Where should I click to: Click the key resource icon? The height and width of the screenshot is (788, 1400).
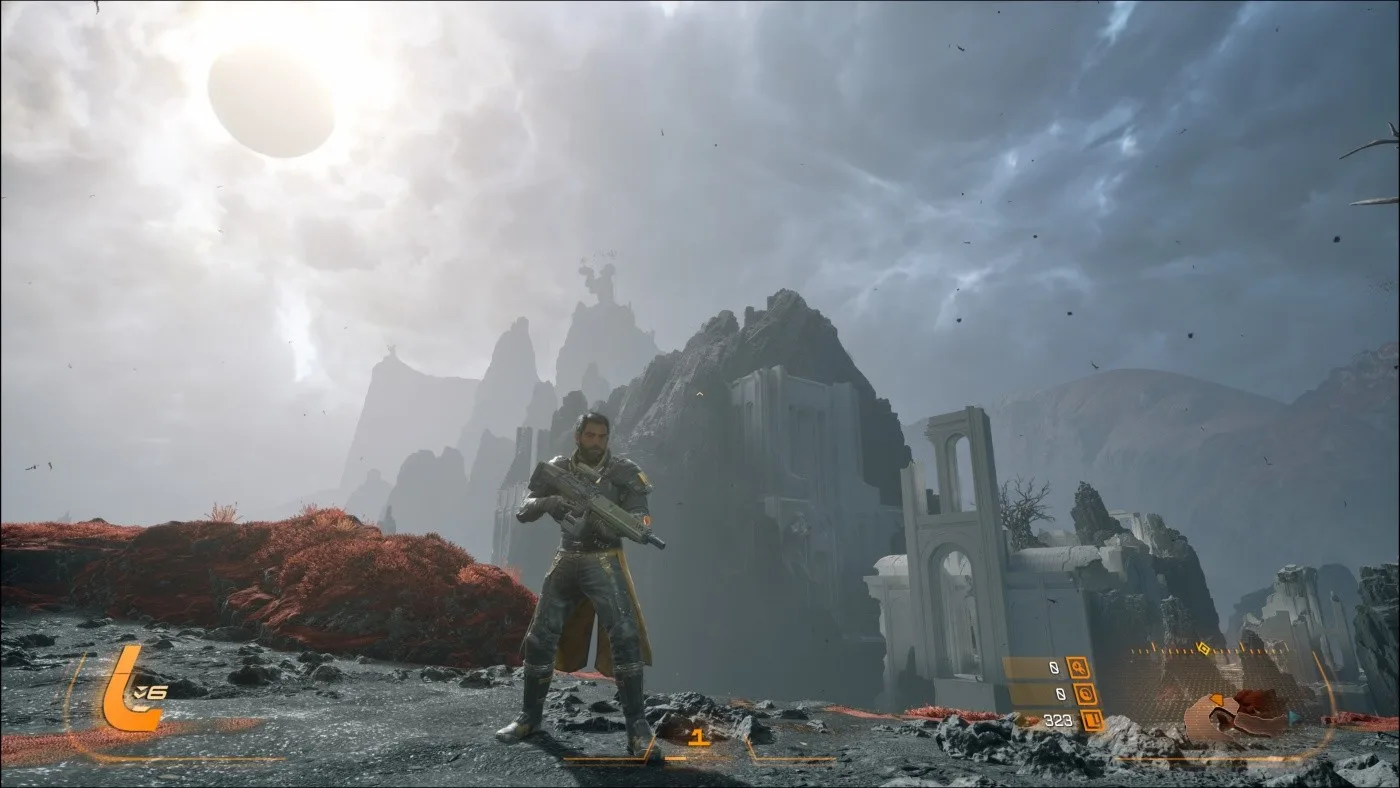1079,667
